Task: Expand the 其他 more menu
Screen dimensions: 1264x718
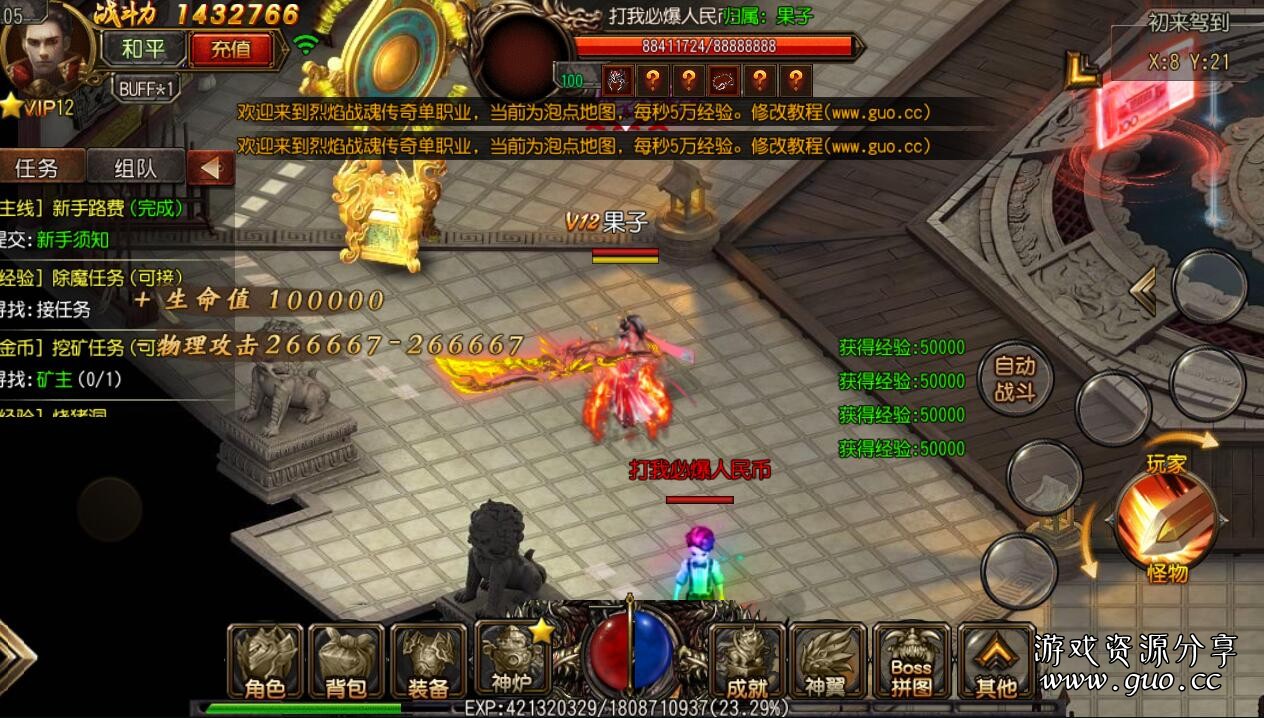Action: tap(995, 662)
